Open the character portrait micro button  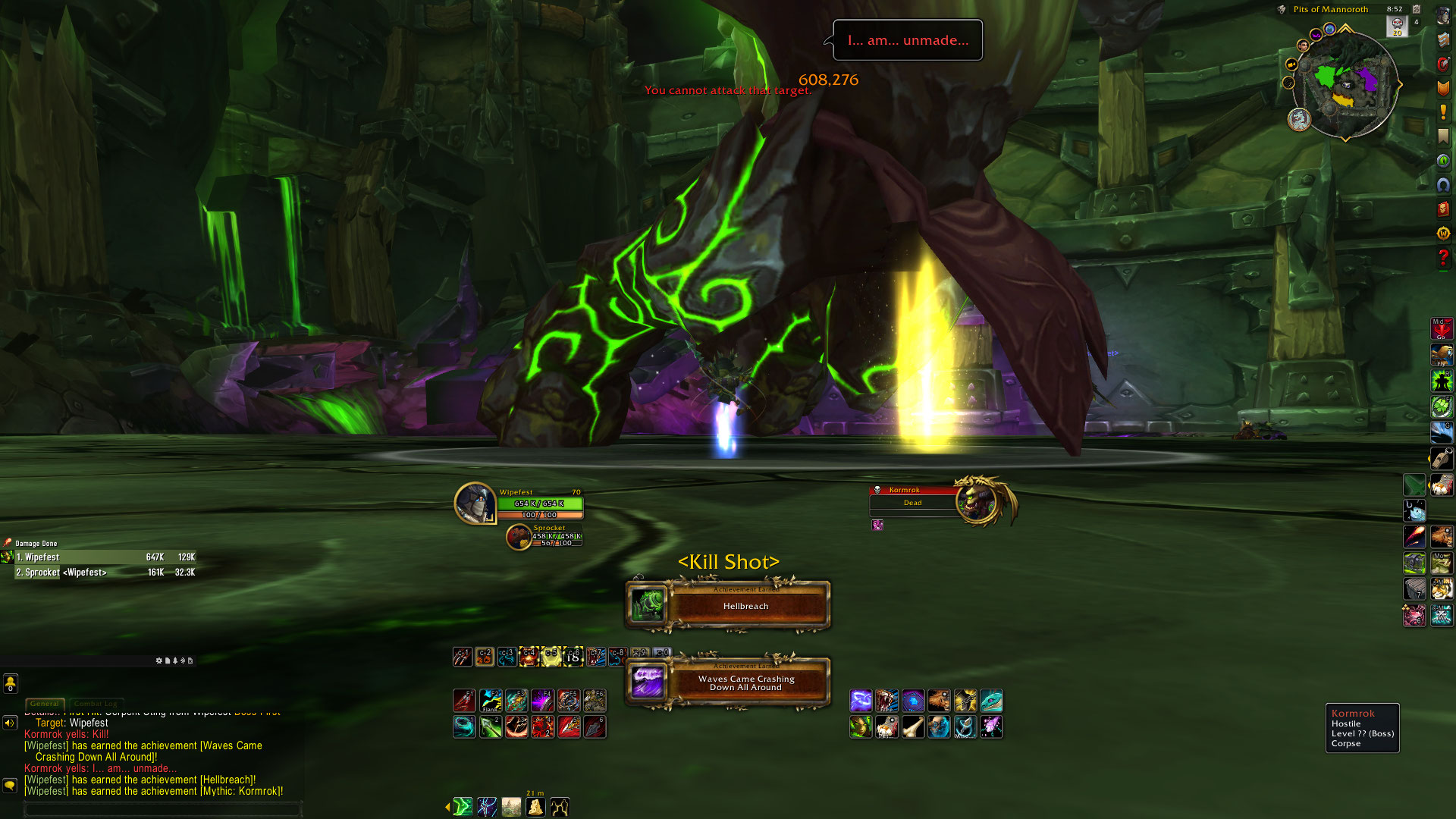click(1442, 16)
